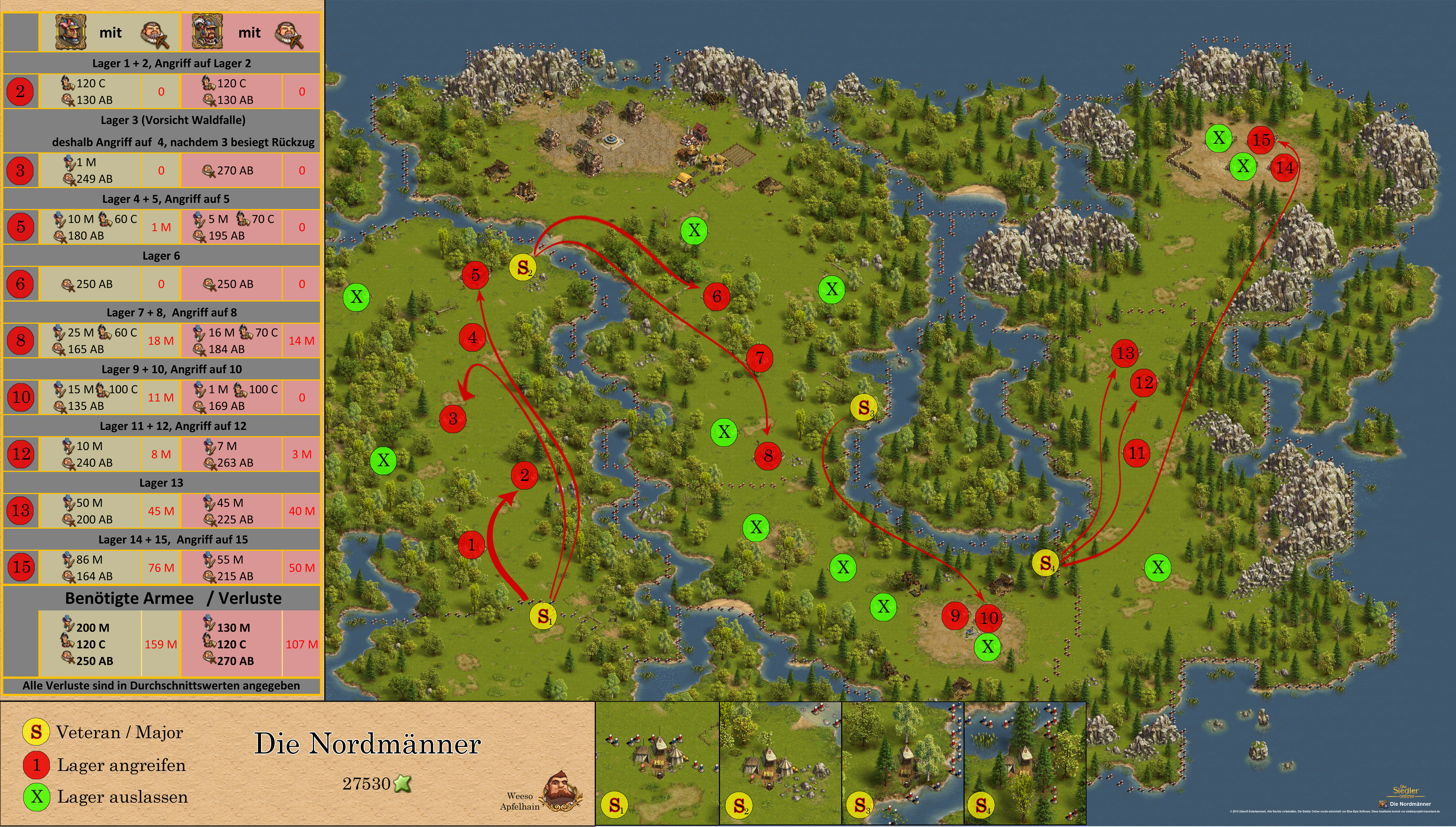Click the camp 6 badge in the table
1456x827 pixels.
click(x=21, y=284)
